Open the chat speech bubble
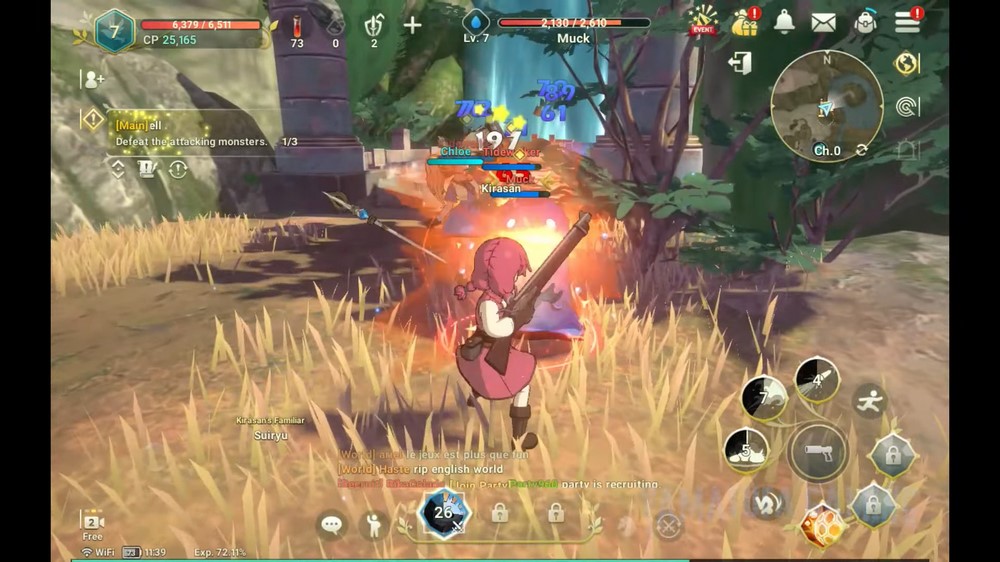Viewport: 1000px width, 562px height. [332, 524]
